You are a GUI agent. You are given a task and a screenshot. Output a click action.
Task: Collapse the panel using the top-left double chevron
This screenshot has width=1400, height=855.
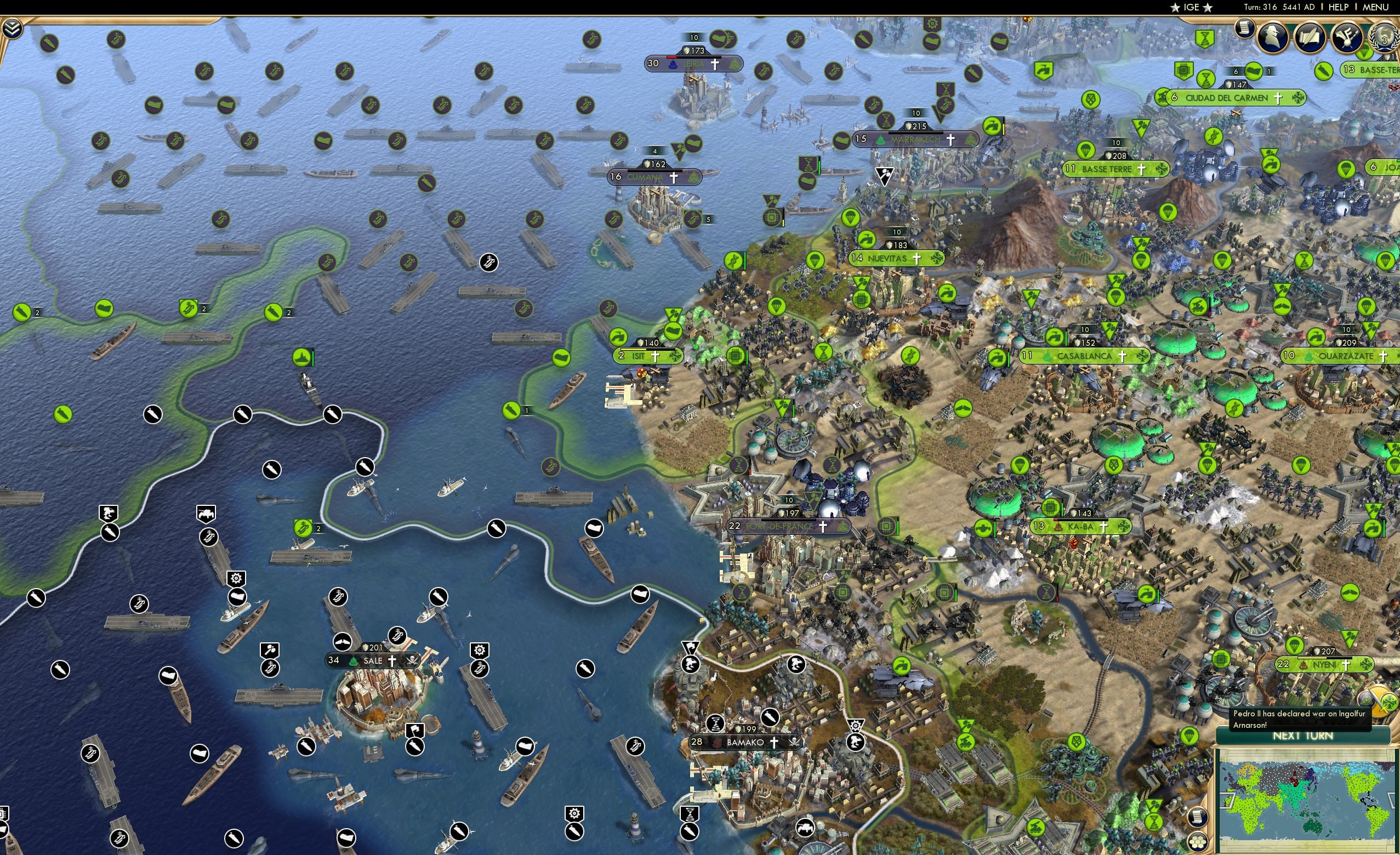tap(13, 30)
